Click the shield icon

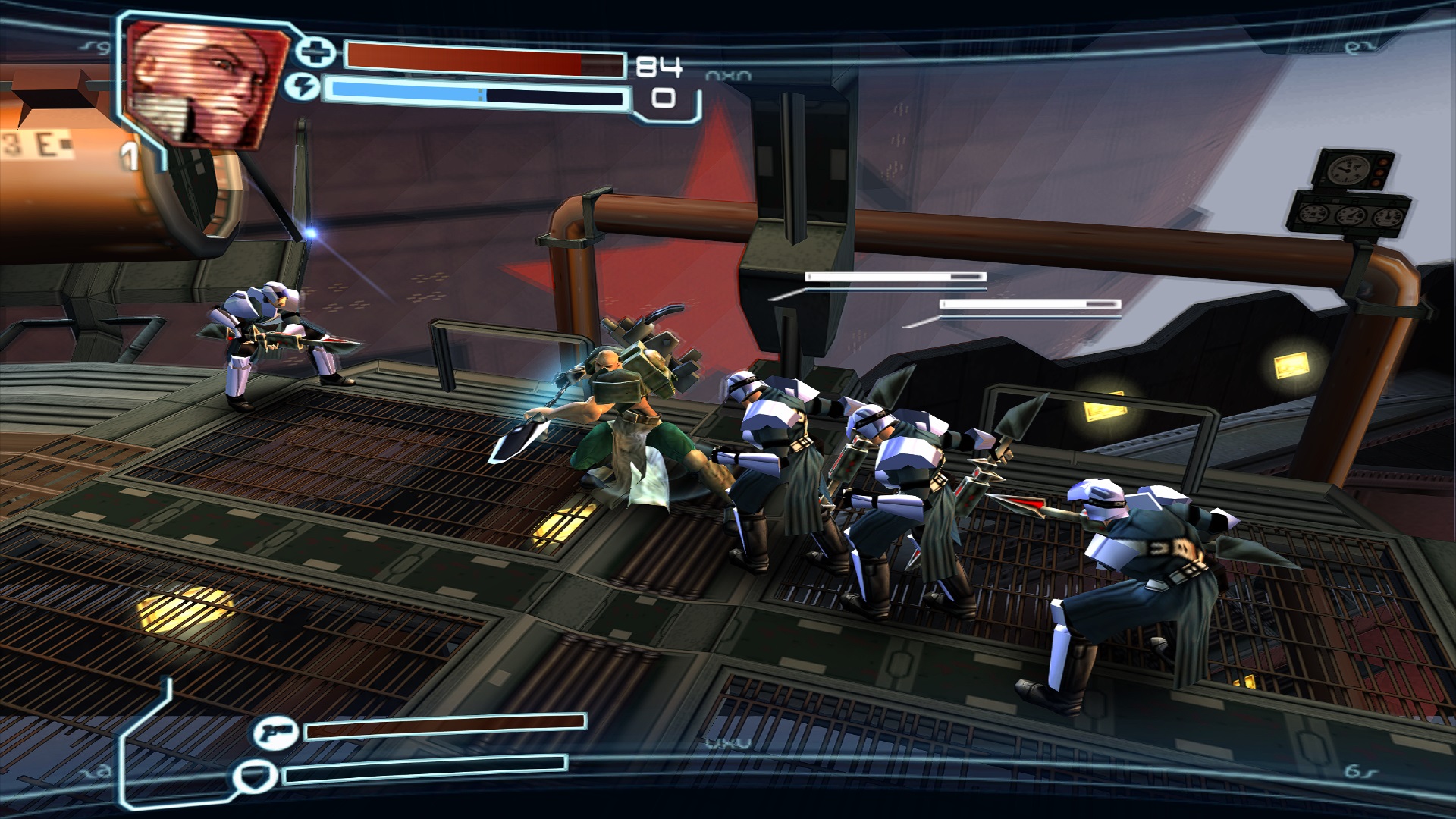tap(254, 777)
